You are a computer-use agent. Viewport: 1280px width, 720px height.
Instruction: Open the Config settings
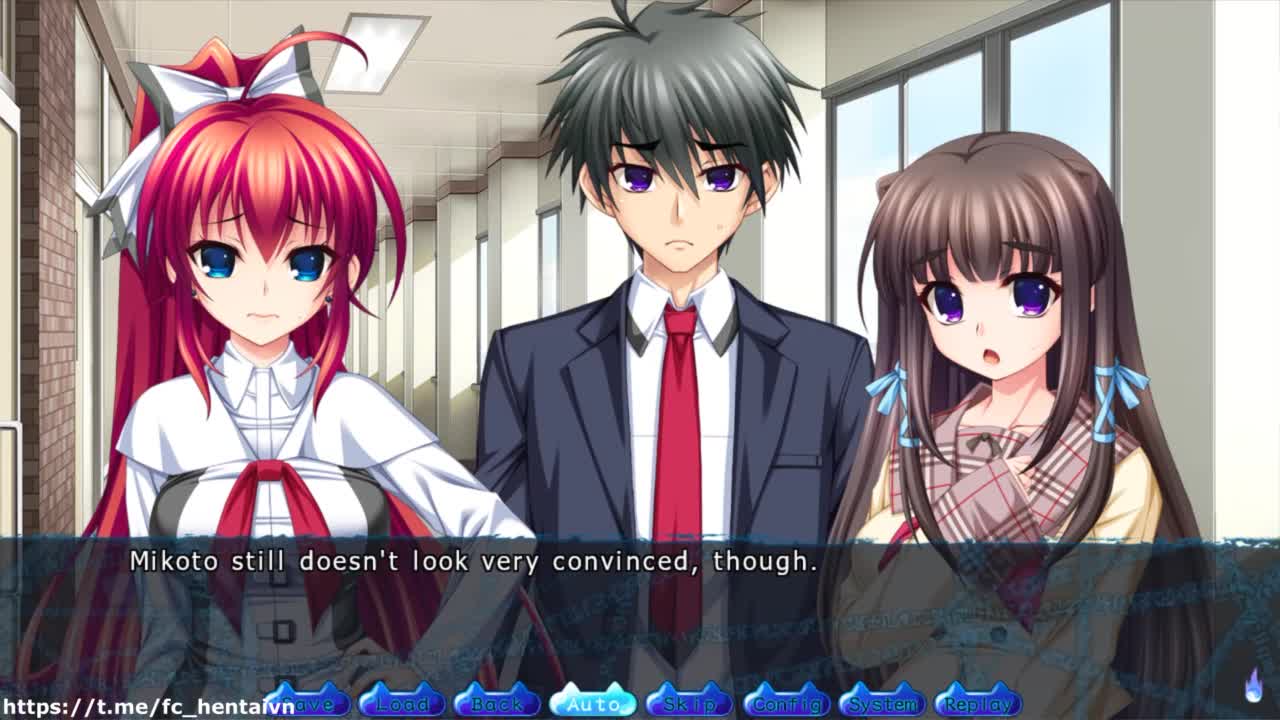786,703
